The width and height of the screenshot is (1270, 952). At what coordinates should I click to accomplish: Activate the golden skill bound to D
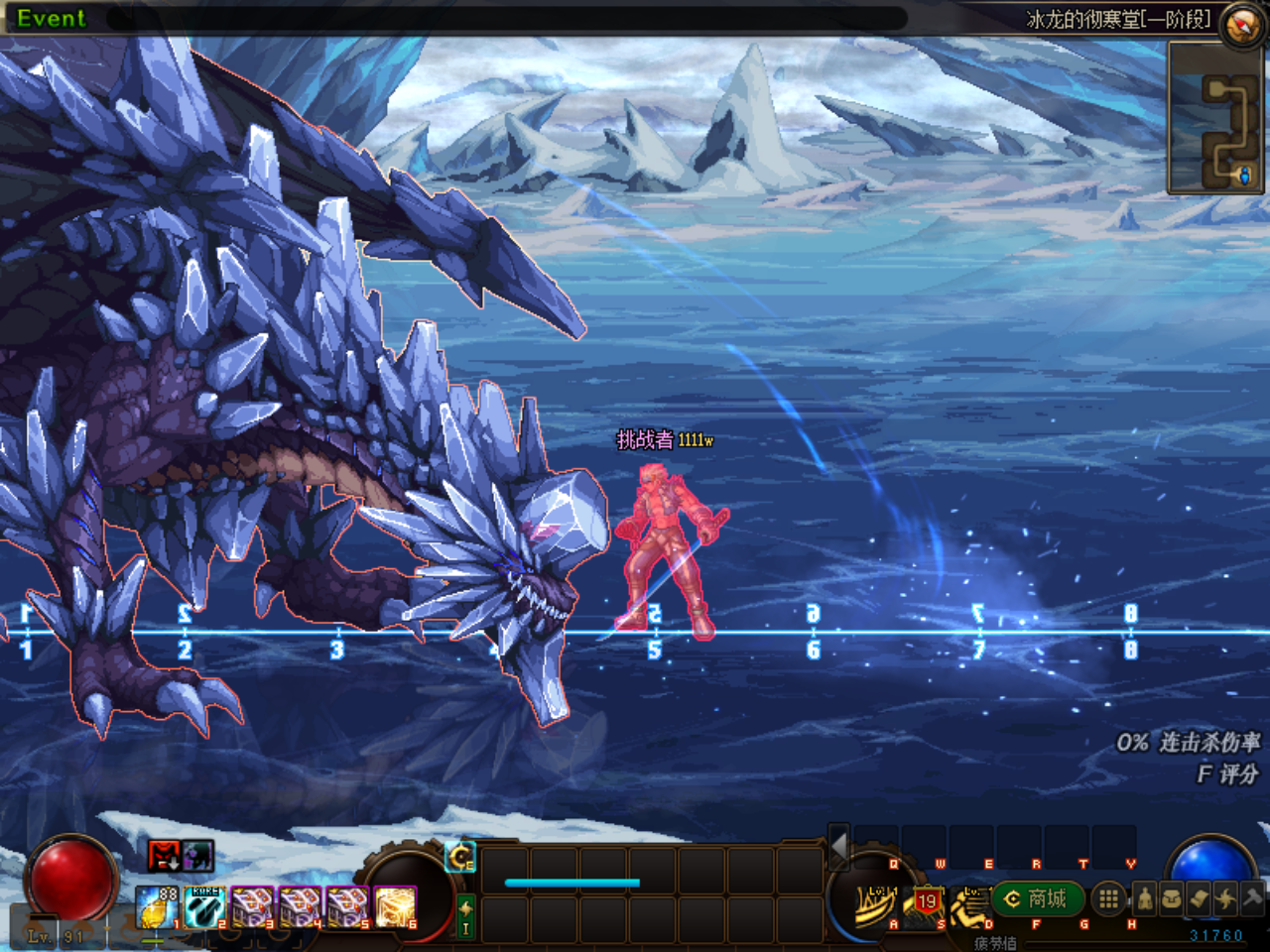tap(970, 905)
